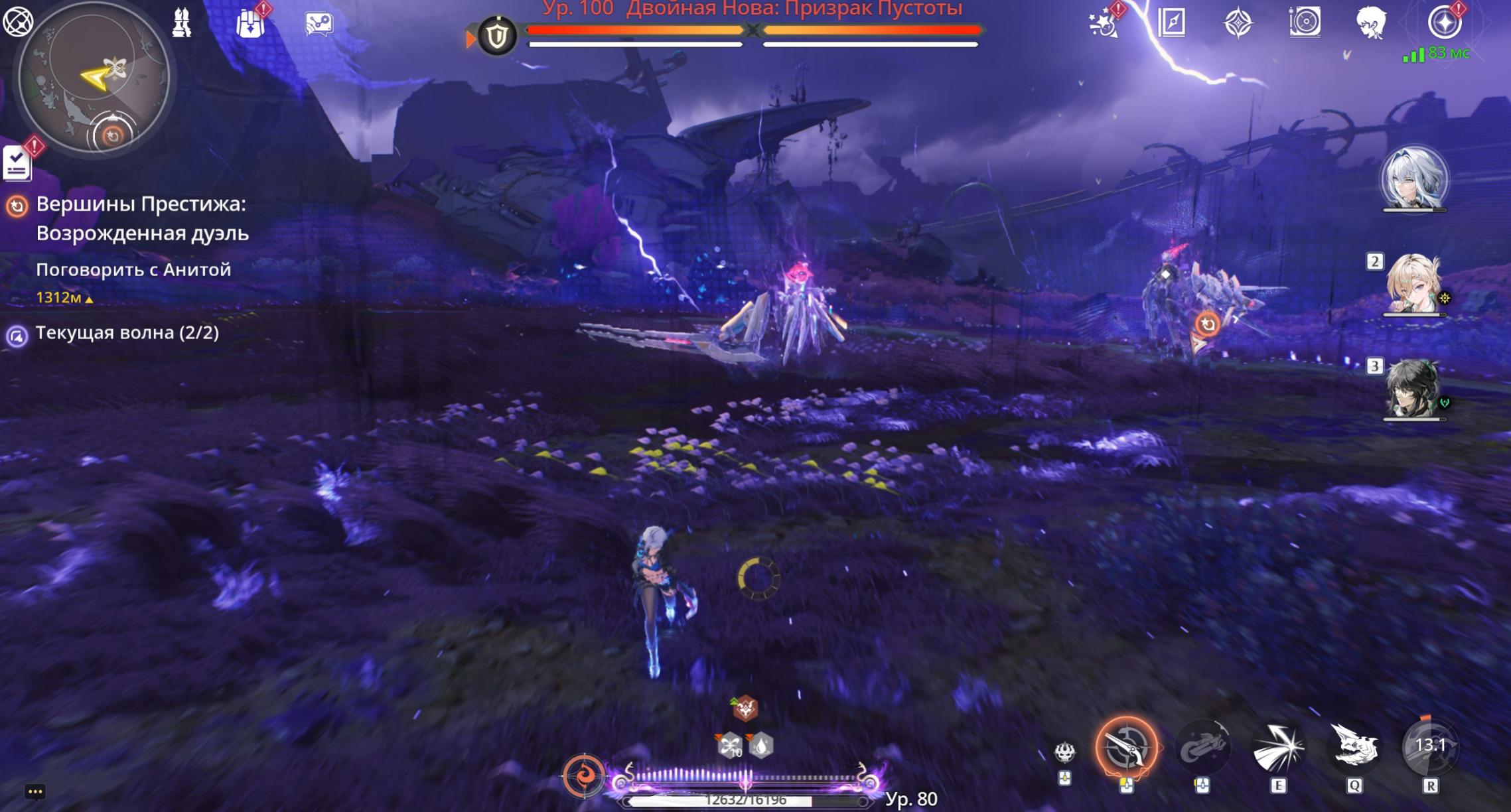Switch to dark-haired party member number 3
This screenshot has height=812, width=1511.
click(x=1413, y=388)
